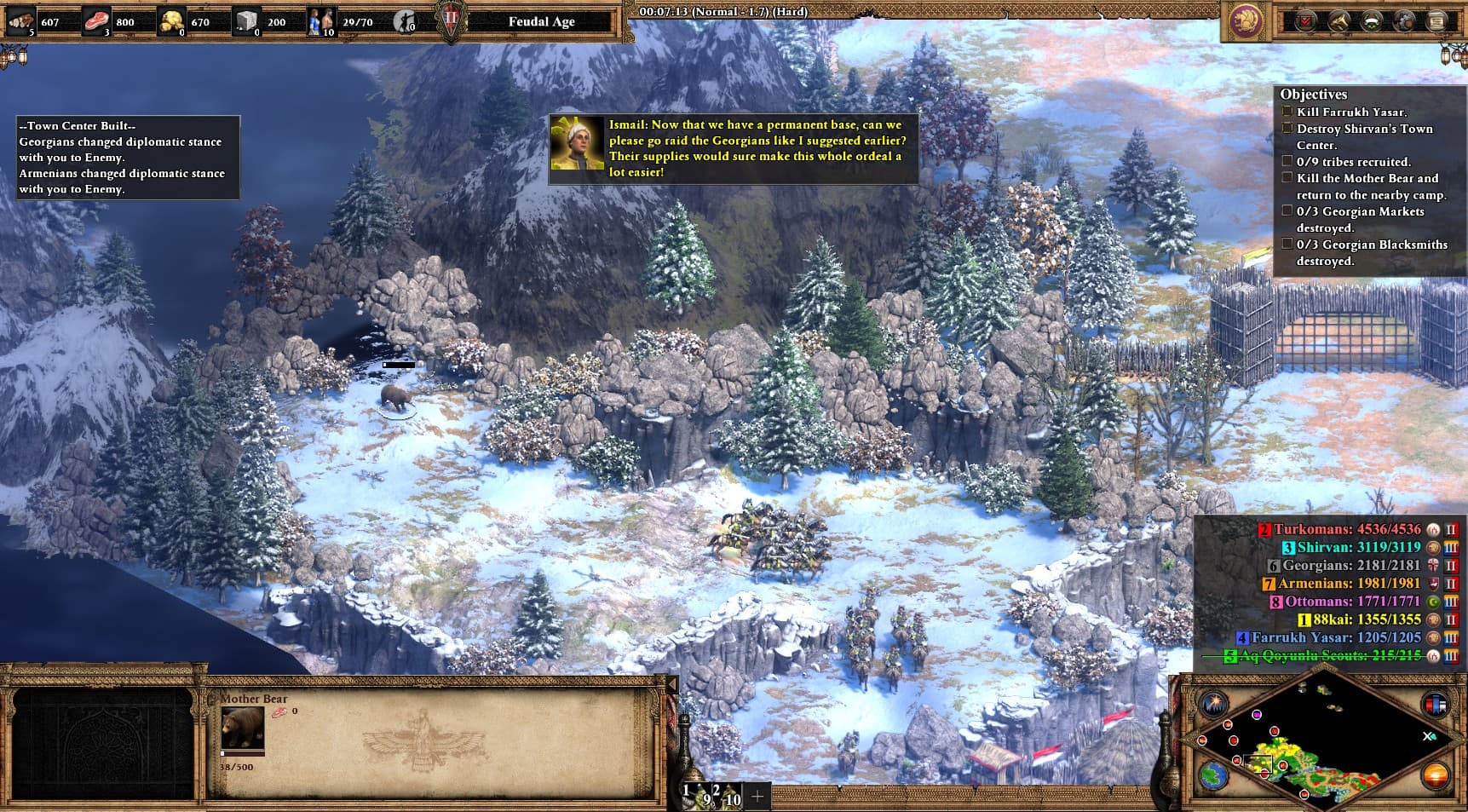Screen dimensions: 1468x812
Task: Activate the minimap signal flare button
Action: click(1212, 704)
